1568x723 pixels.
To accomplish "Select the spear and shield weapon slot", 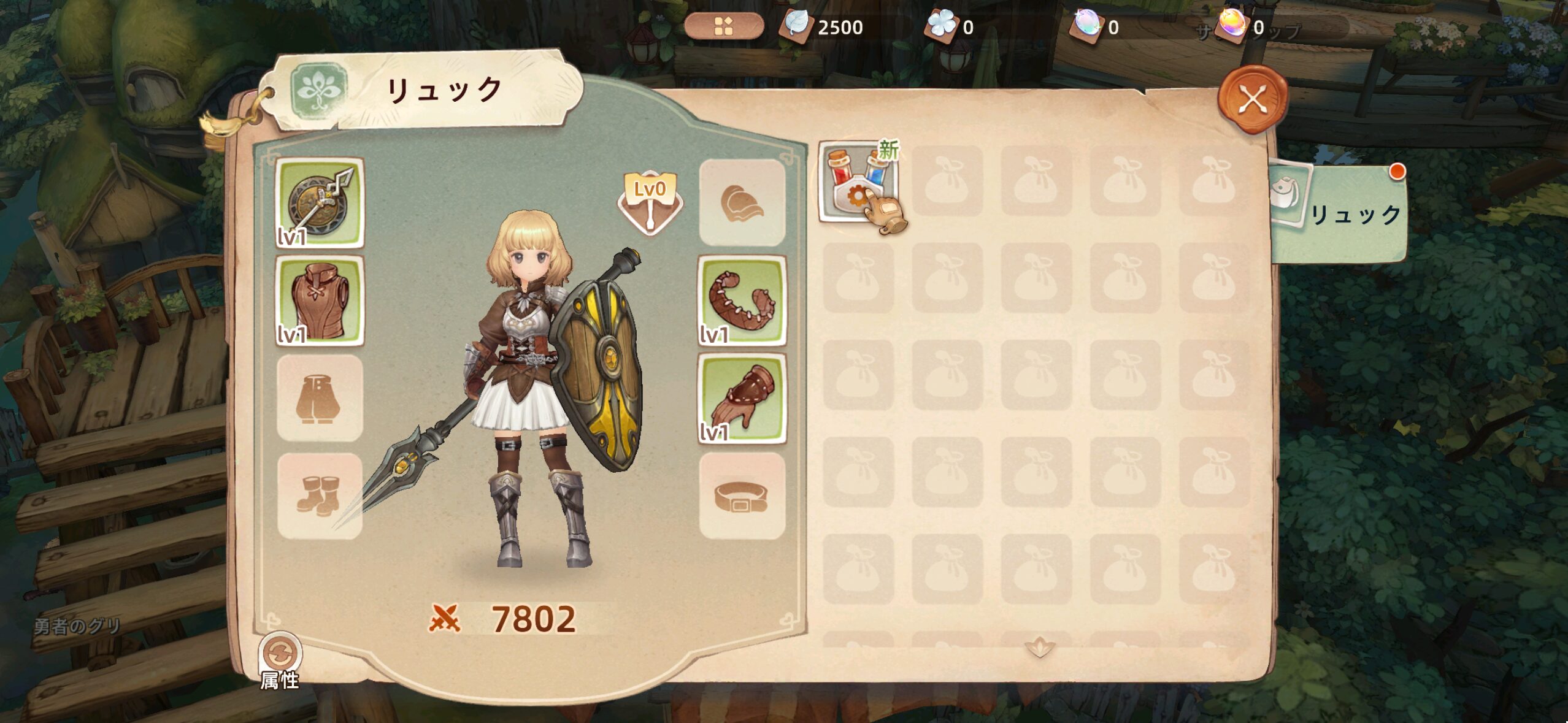I will (320, 203).
